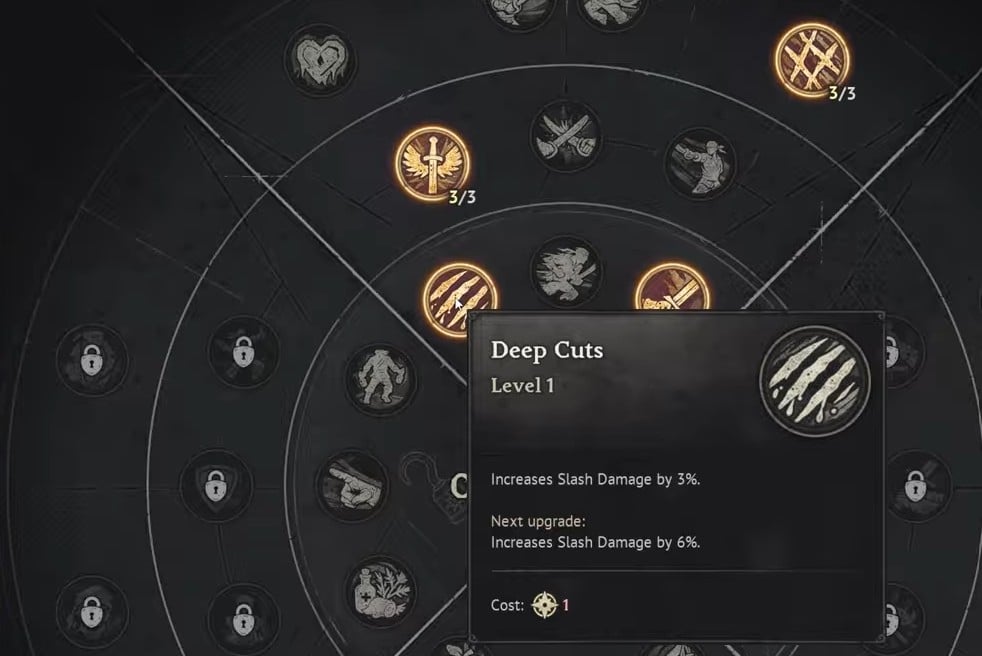982x656 pixels.
Task: Choose the winged sword skill node
Action: pos(432,163)
